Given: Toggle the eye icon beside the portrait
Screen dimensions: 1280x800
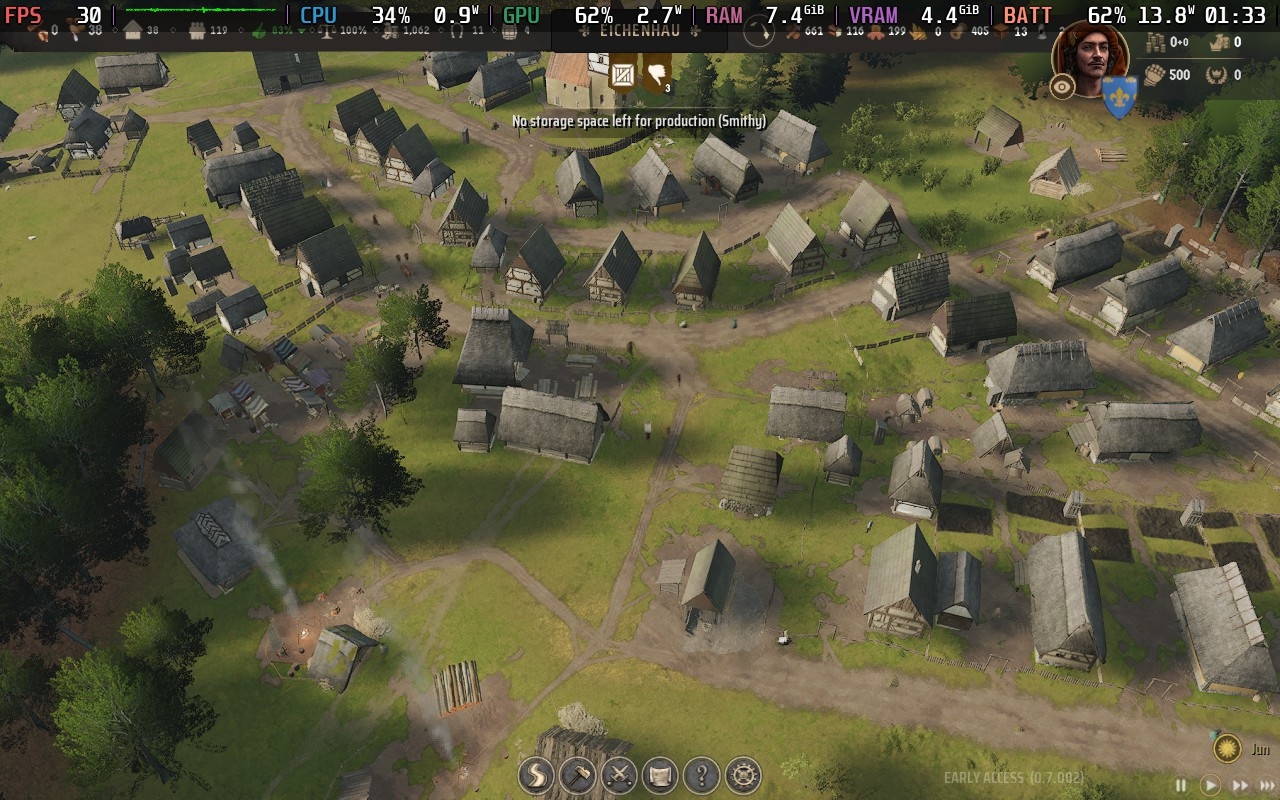Looking at the screenshot, I should [1062, 88].
